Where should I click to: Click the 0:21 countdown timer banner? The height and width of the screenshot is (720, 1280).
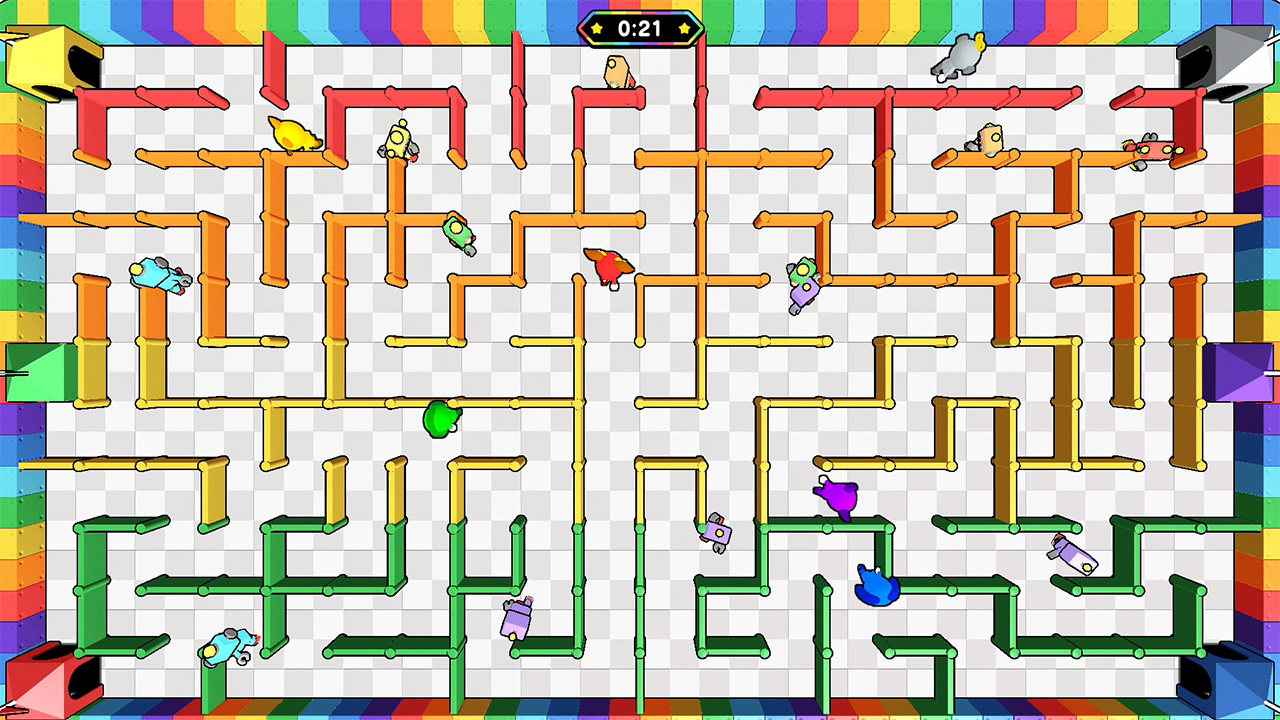click(640, 29)
